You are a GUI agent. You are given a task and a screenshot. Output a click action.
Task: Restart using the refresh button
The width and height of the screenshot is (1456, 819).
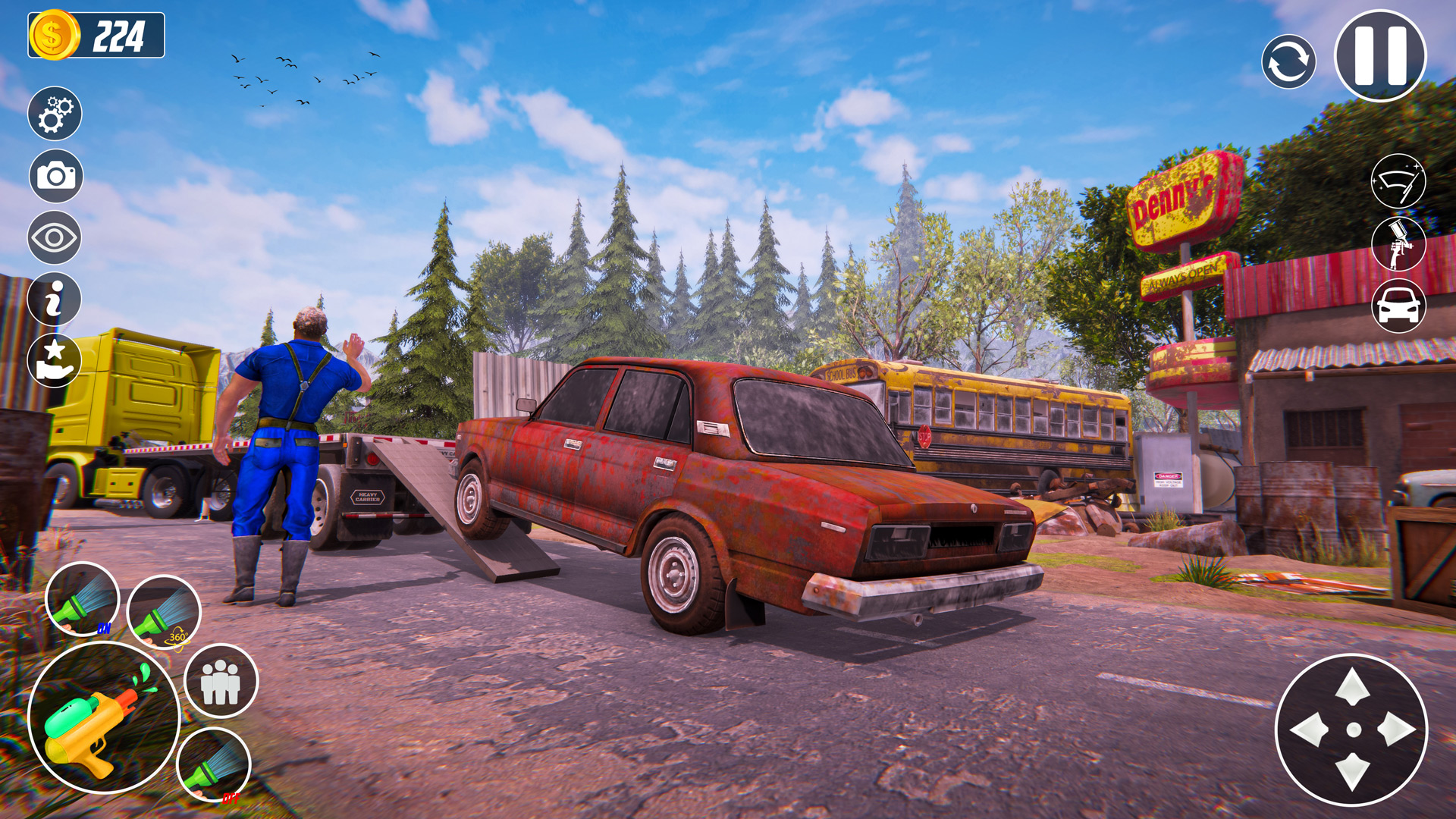1289,61
